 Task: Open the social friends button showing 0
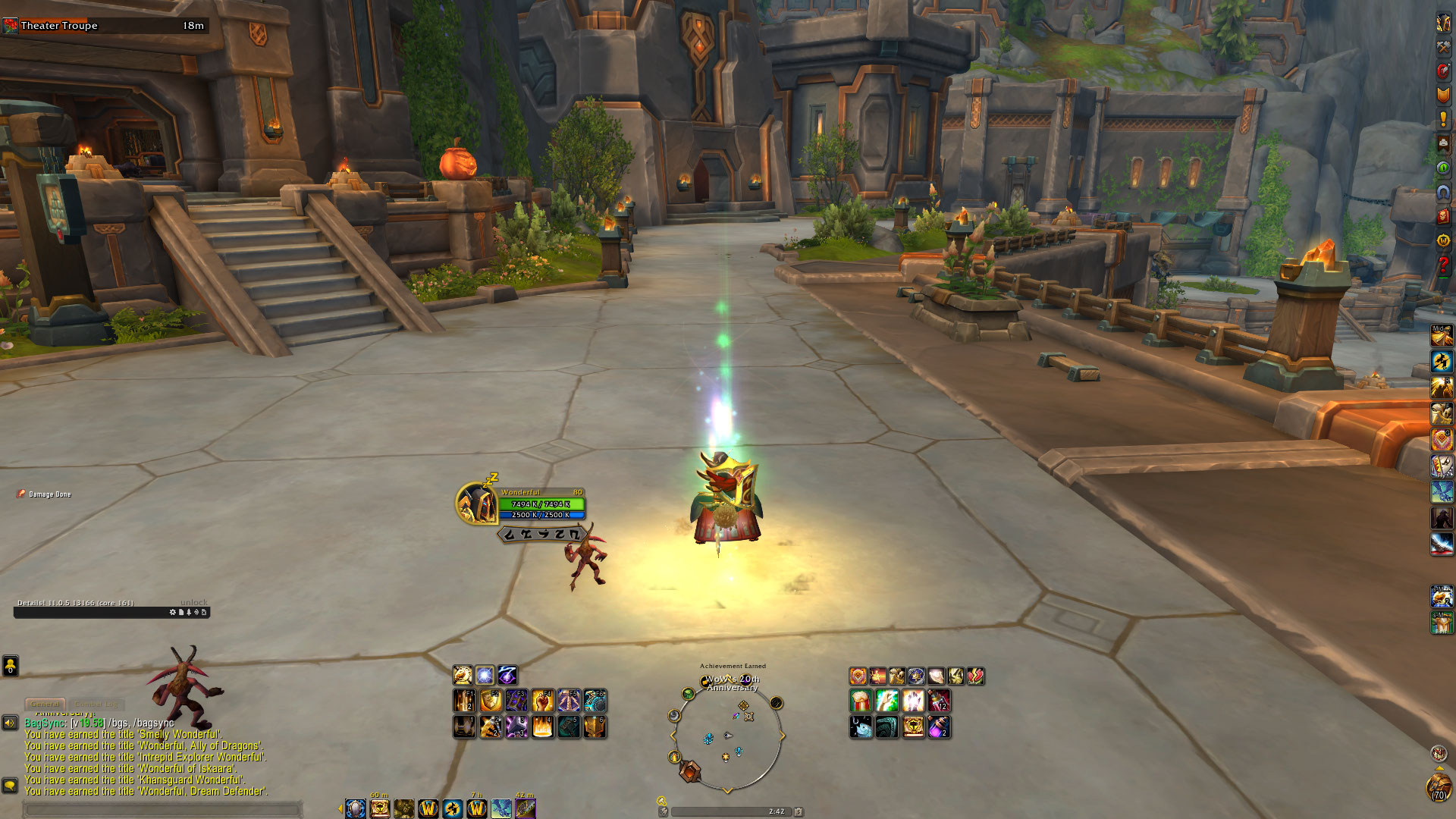[10, 666]
